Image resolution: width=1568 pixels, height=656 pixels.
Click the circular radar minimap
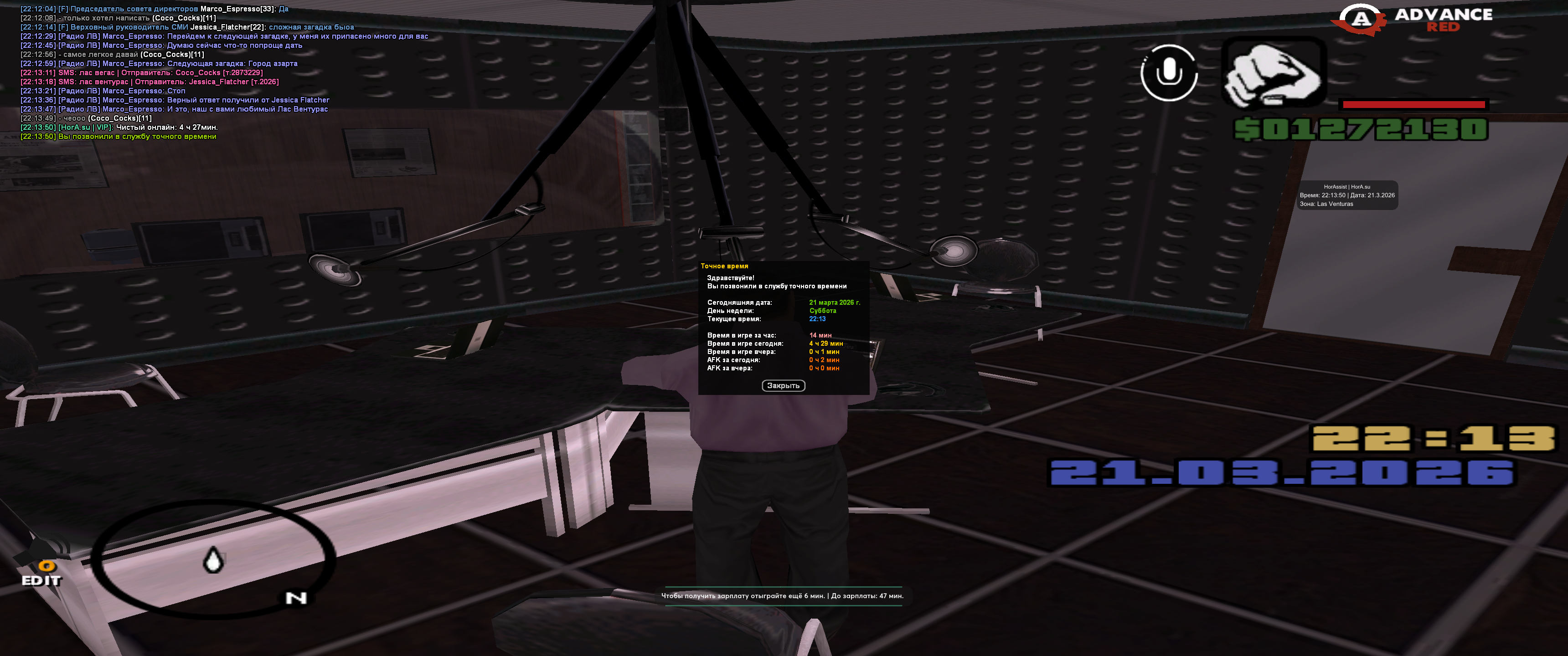(213, 558)
